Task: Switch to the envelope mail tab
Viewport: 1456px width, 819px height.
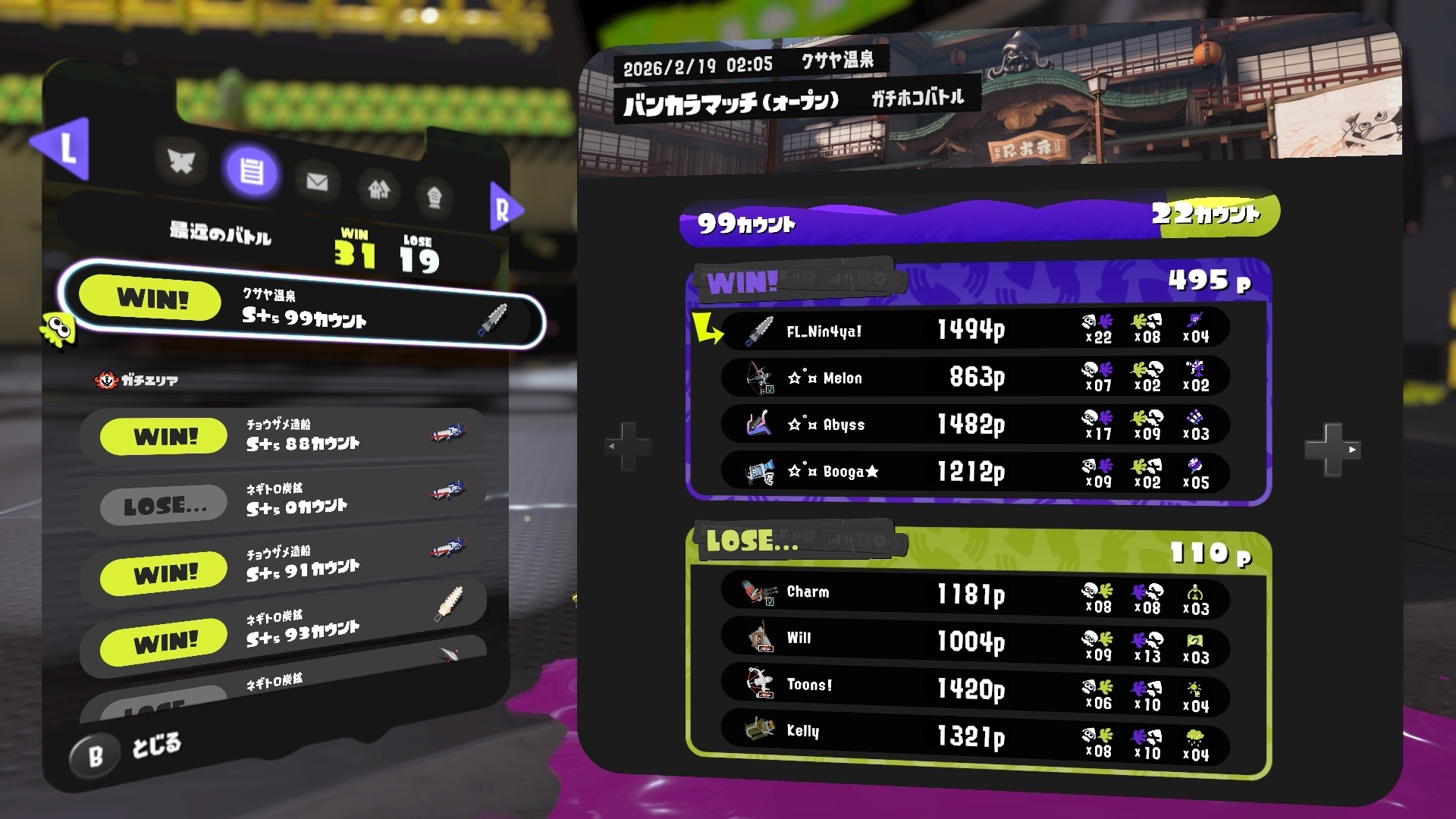Action: (x=317, y=181)
